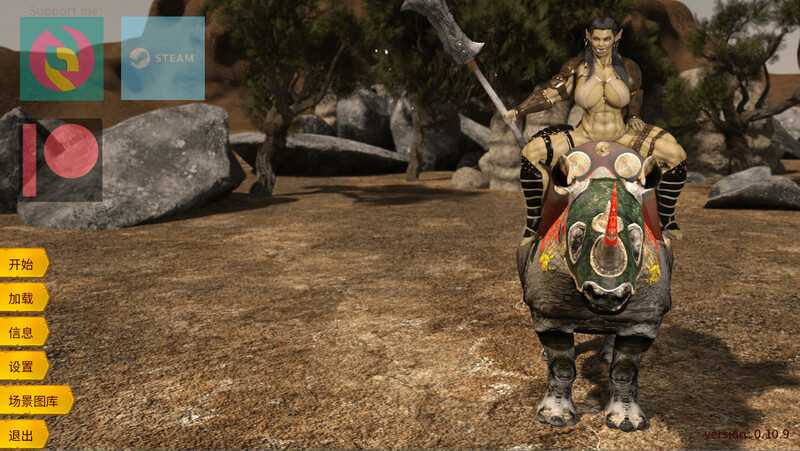The width and height of the screenshot is (800, 451).
Task: Open the Patreon support link
Action: 61,159
